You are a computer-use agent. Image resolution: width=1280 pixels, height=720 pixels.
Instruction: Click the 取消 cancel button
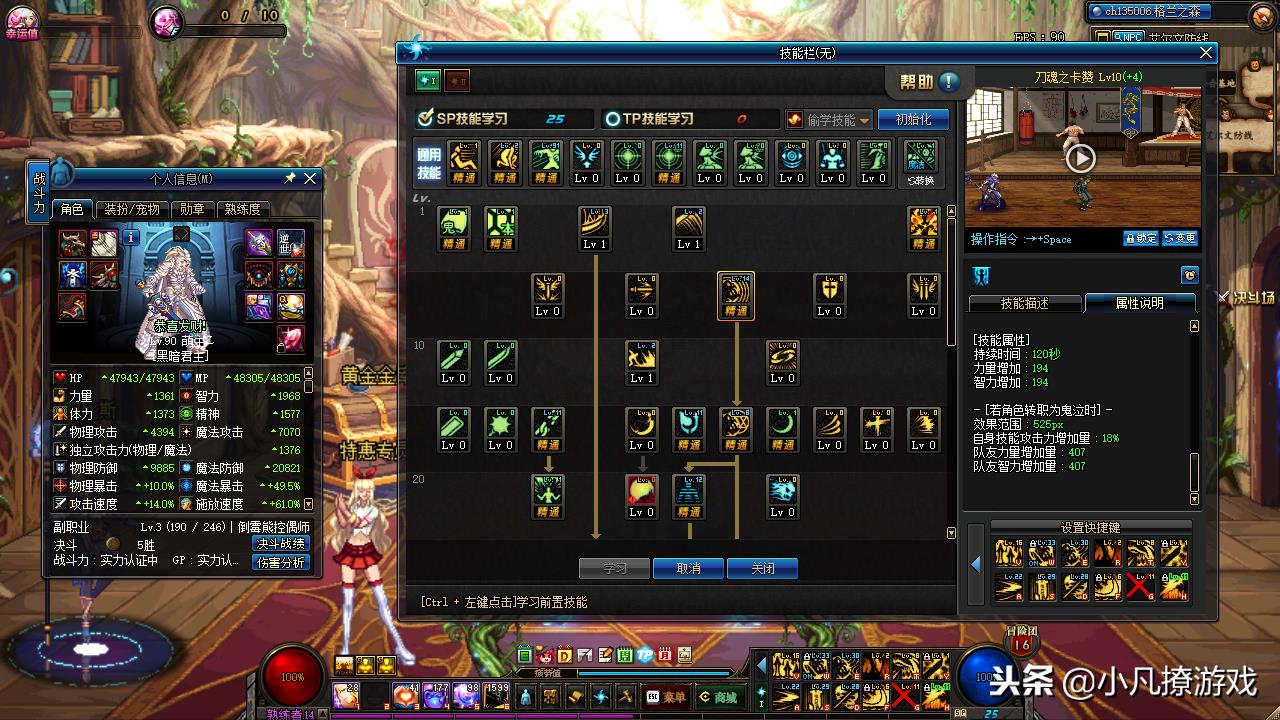click(x=688, y=568)
